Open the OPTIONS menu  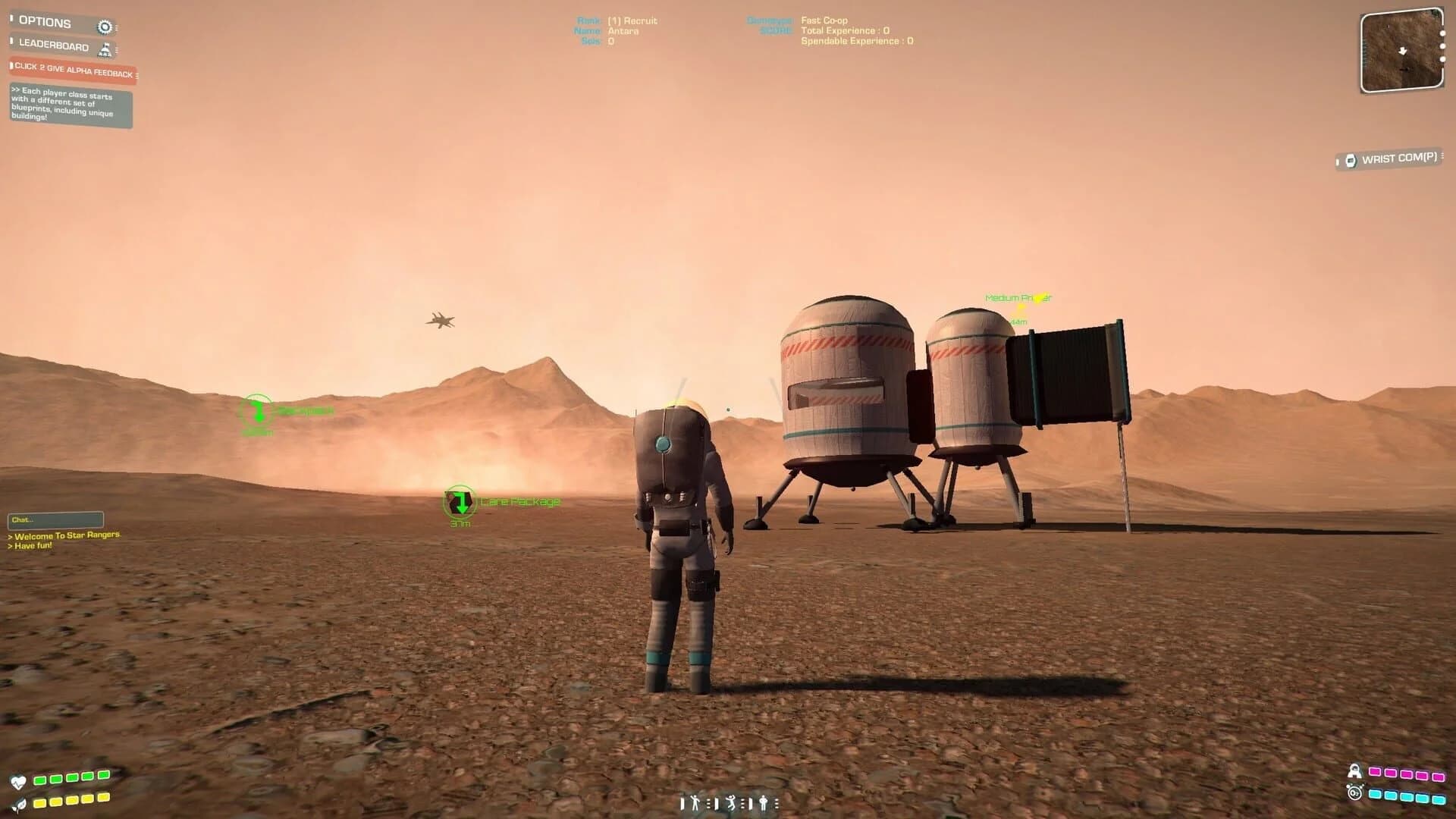pyautogui.click(x=45, y=21)
